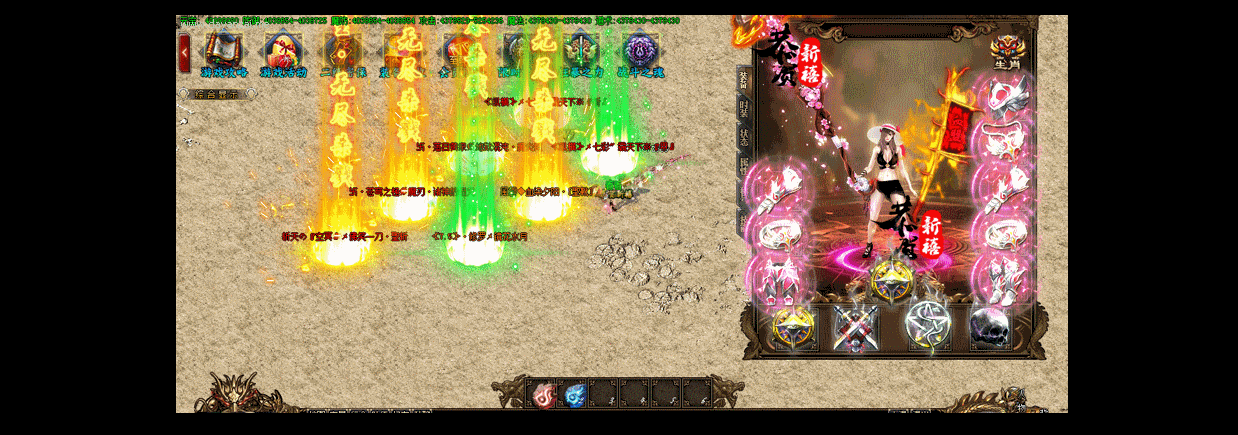
Task: Open the 生肖 zodiac panel
Action: (x=1005, y=50)
